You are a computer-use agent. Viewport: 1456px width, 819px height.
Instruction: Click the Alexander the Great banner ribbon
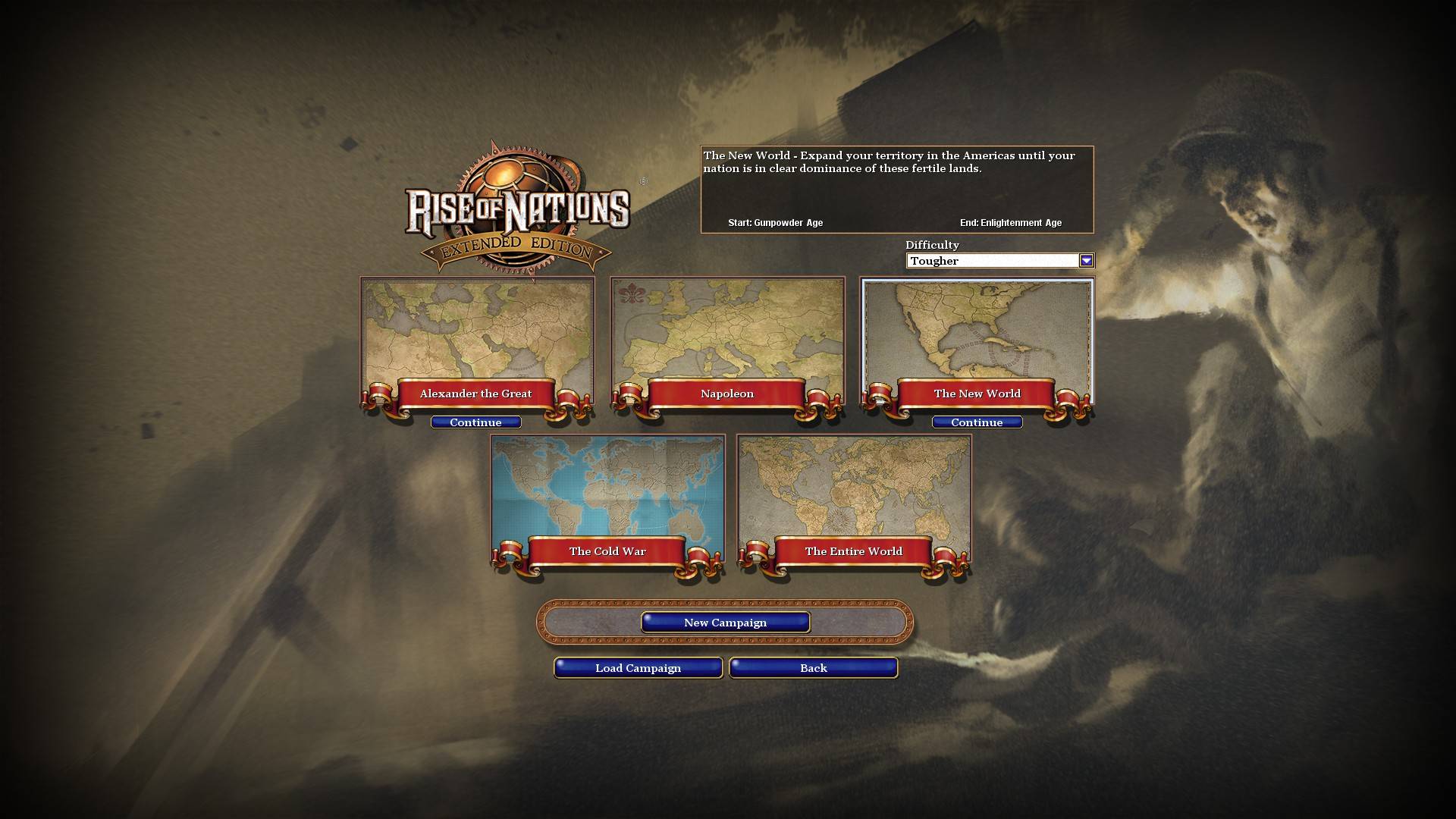[476, 394]
